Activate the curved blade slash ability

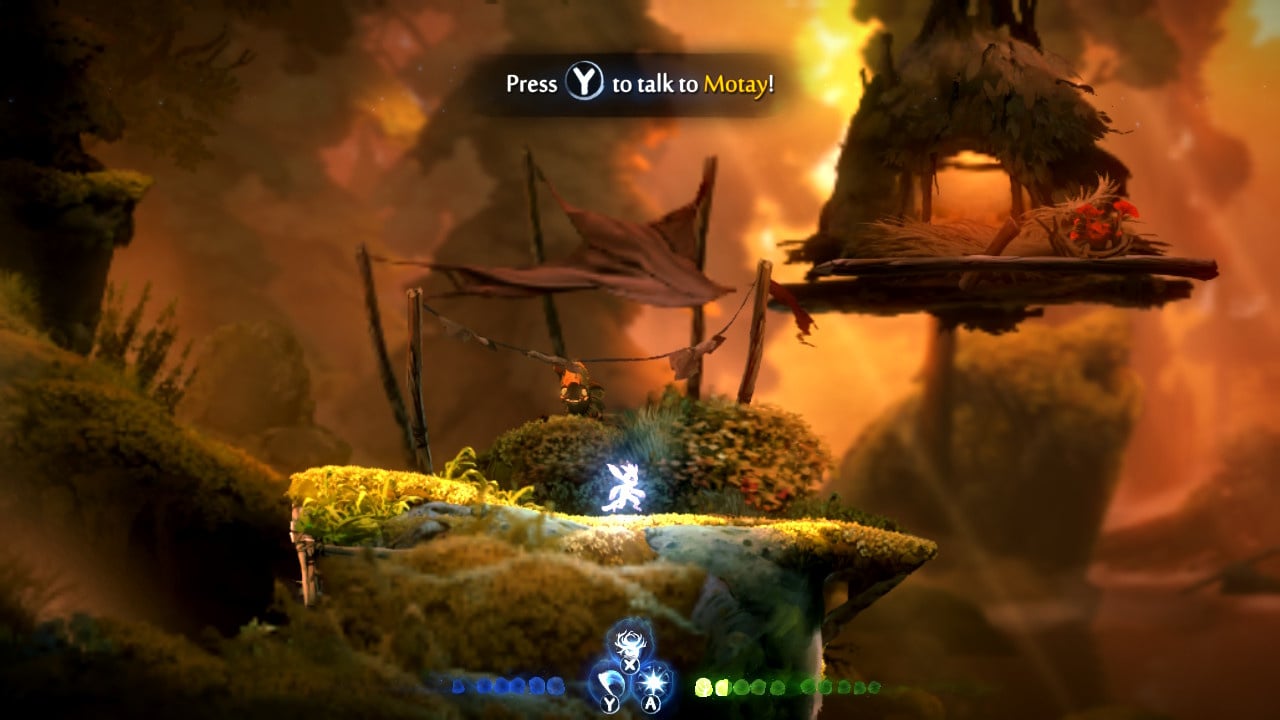(610, 682)
